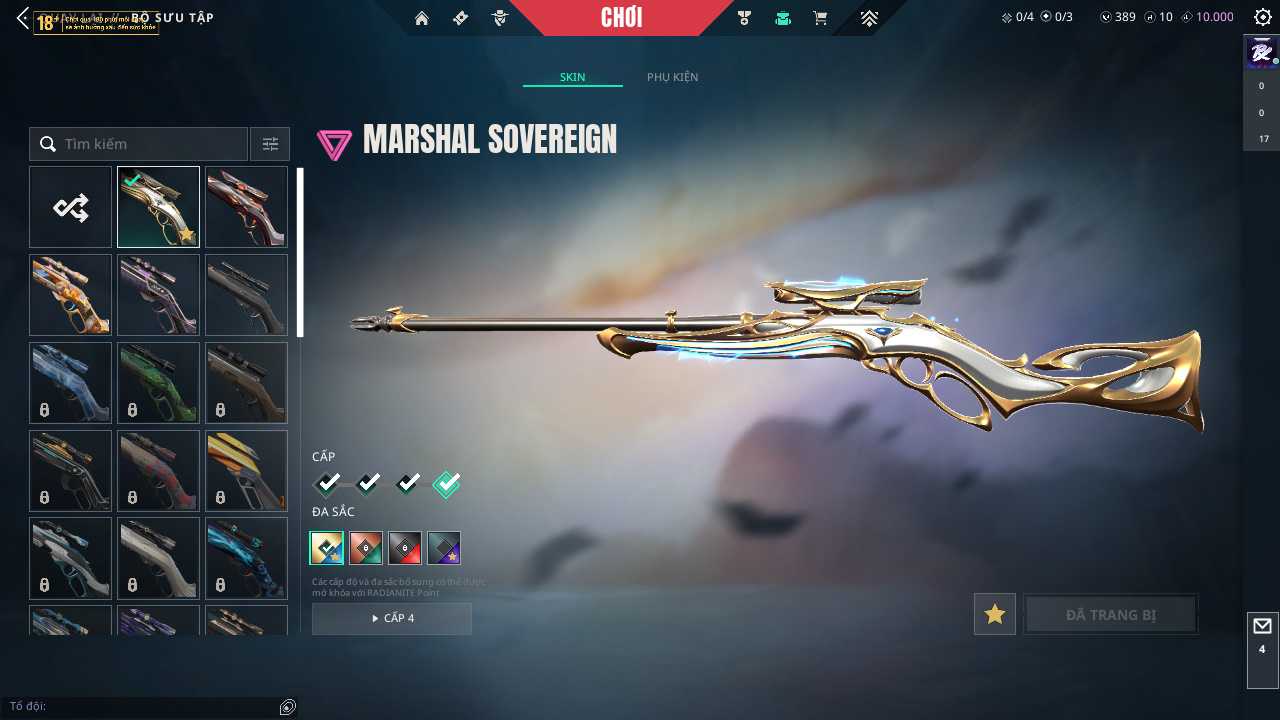Switch to the PHỤ KIỆN tab
This screenshot has width=1280, height=720.
pyautogui.click(x=672, y=77)
